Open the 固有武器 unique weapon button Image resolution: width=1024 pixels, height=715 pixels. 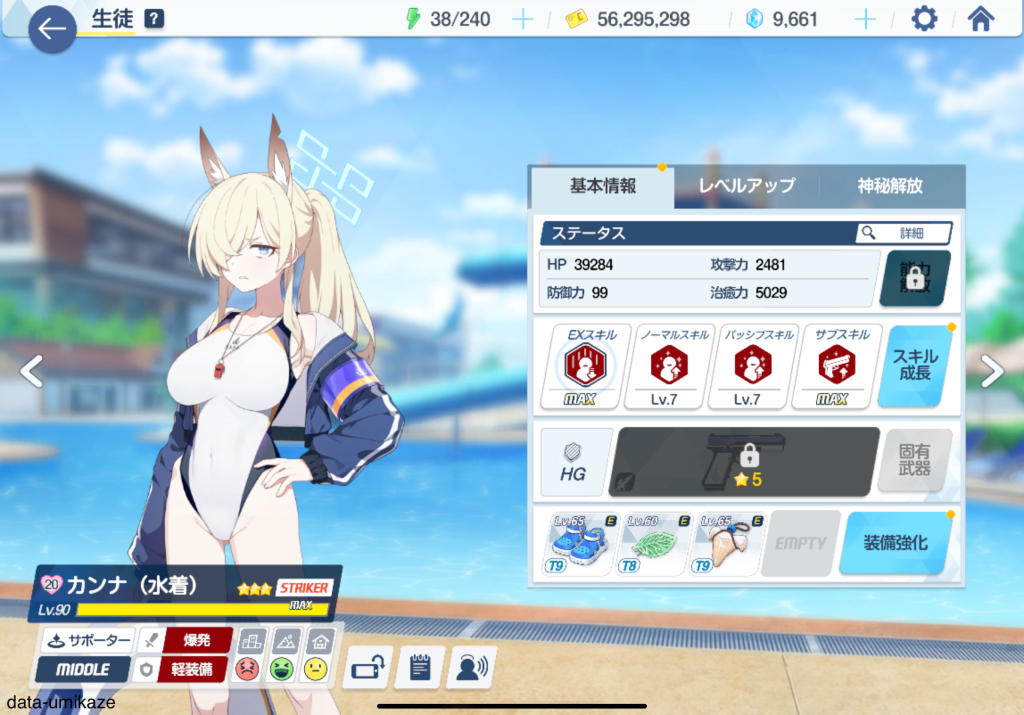(915, 462)
